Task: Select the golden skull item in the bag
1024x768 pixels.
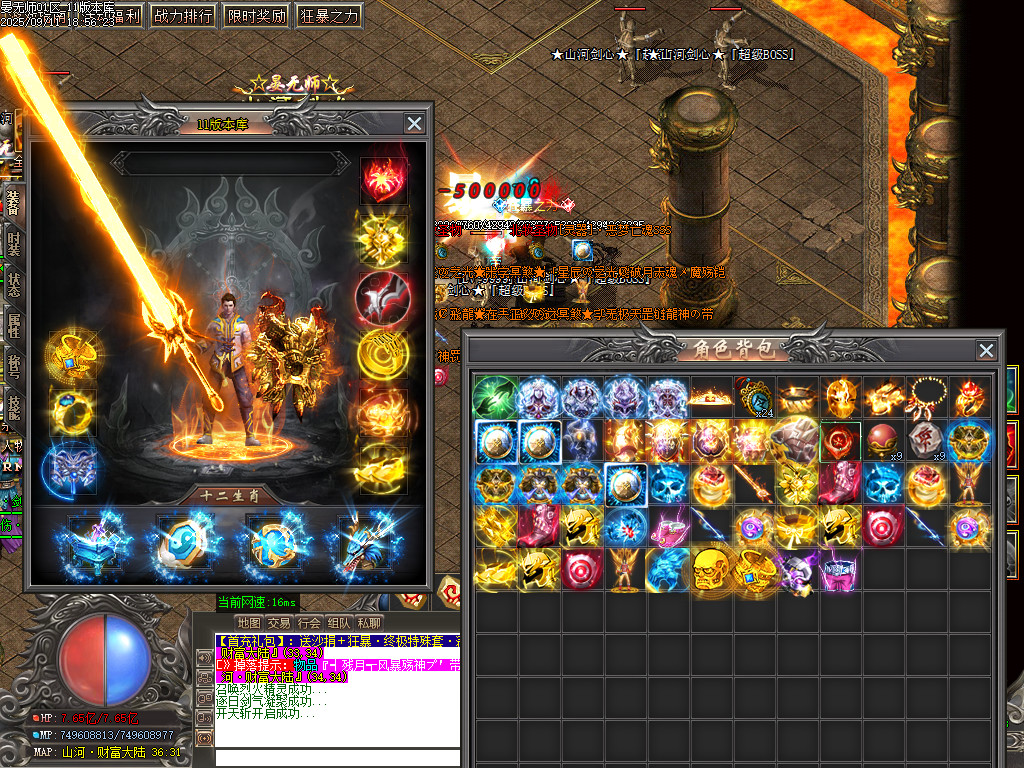Action: pos(710,569)
